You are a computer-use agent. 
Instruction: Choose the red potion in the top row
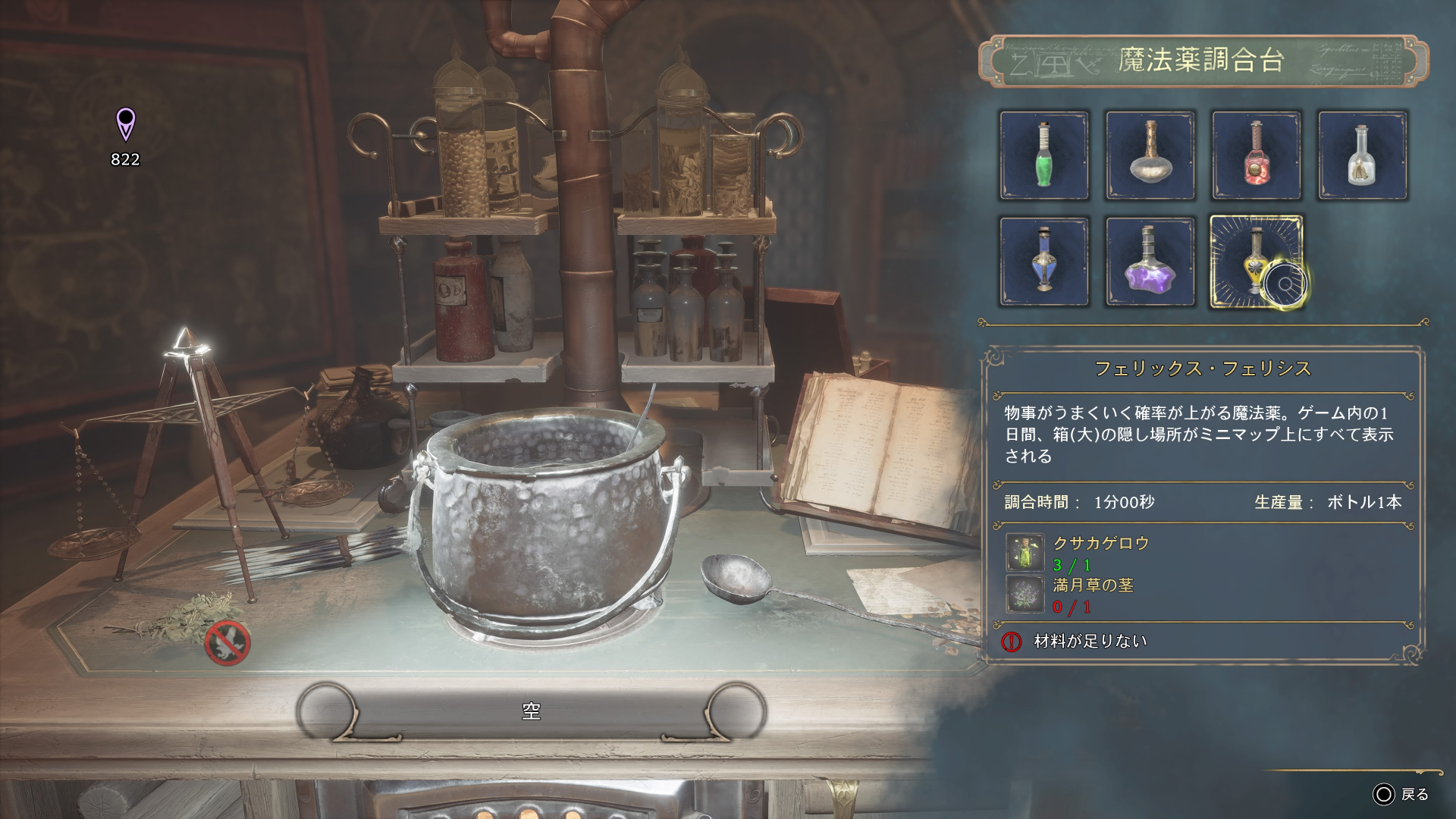1257,155
